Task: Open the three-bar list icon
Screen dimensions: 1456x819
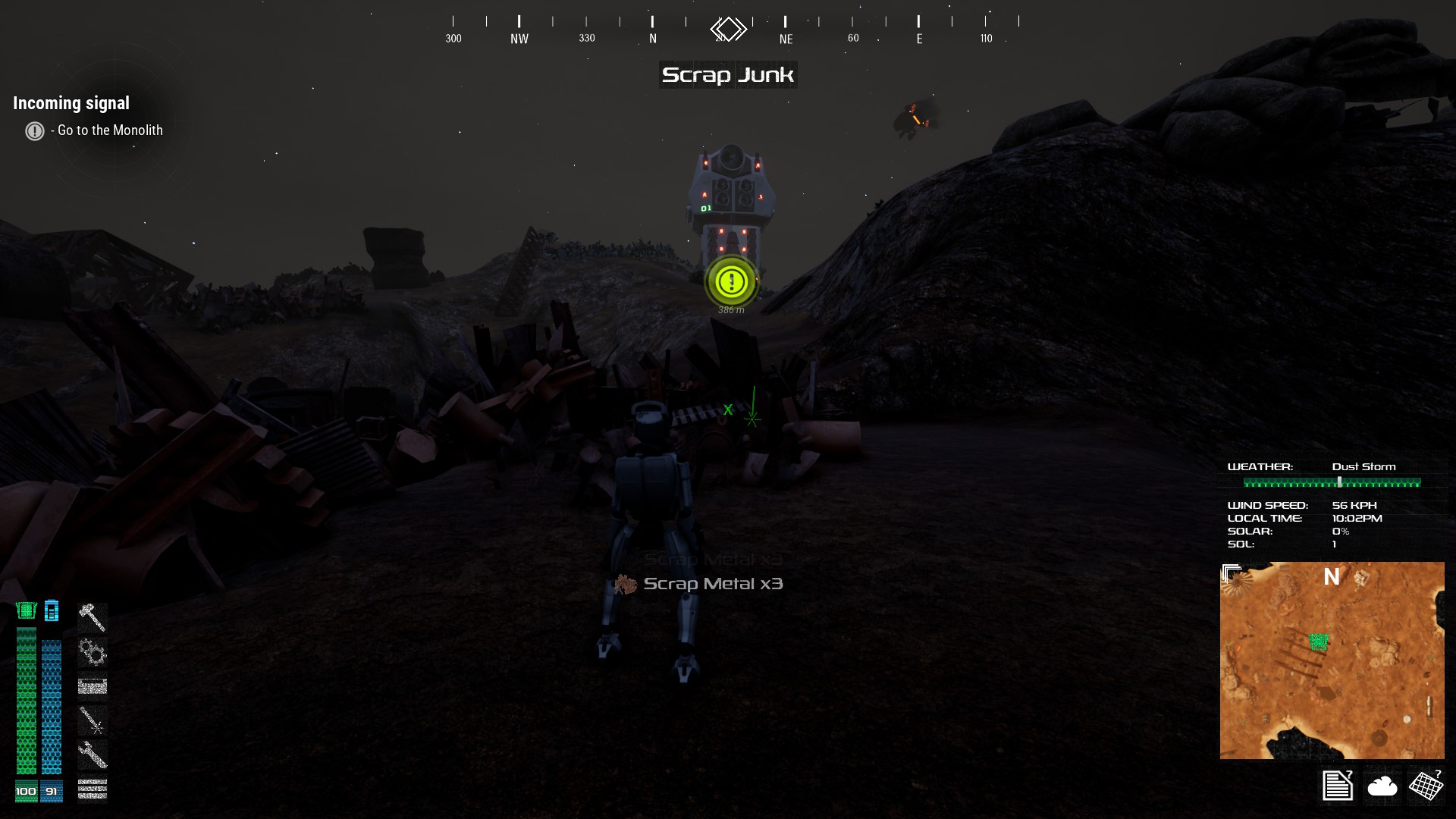Action: pyautogui.click(x=93, y=789)
